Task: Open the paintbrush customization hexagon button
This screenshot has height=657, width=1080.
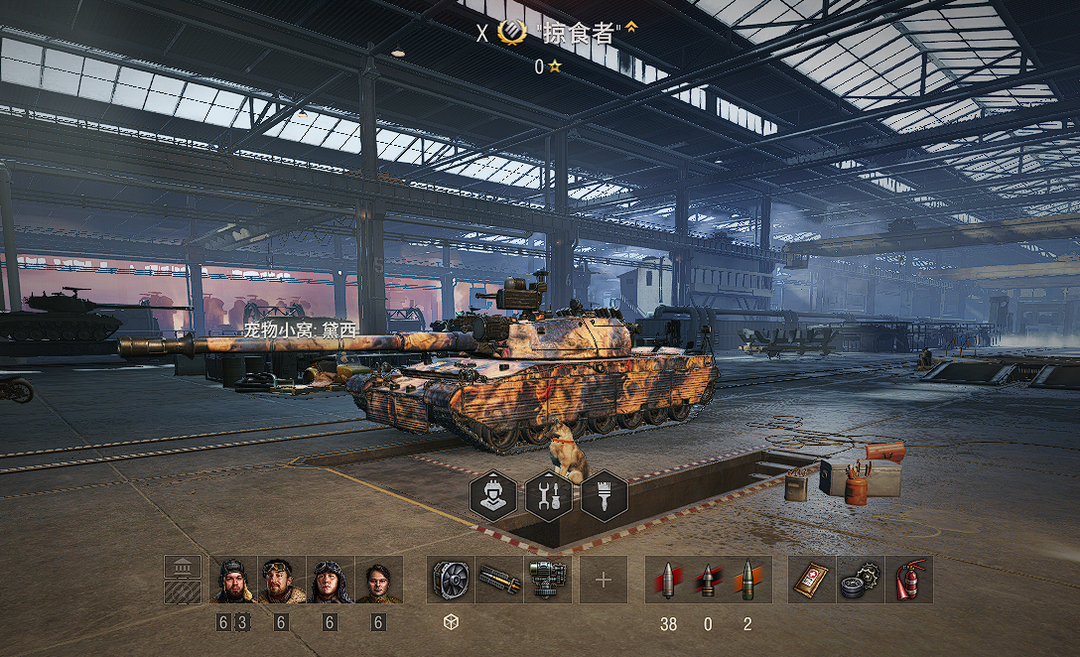Action: (x=604, y=496)
